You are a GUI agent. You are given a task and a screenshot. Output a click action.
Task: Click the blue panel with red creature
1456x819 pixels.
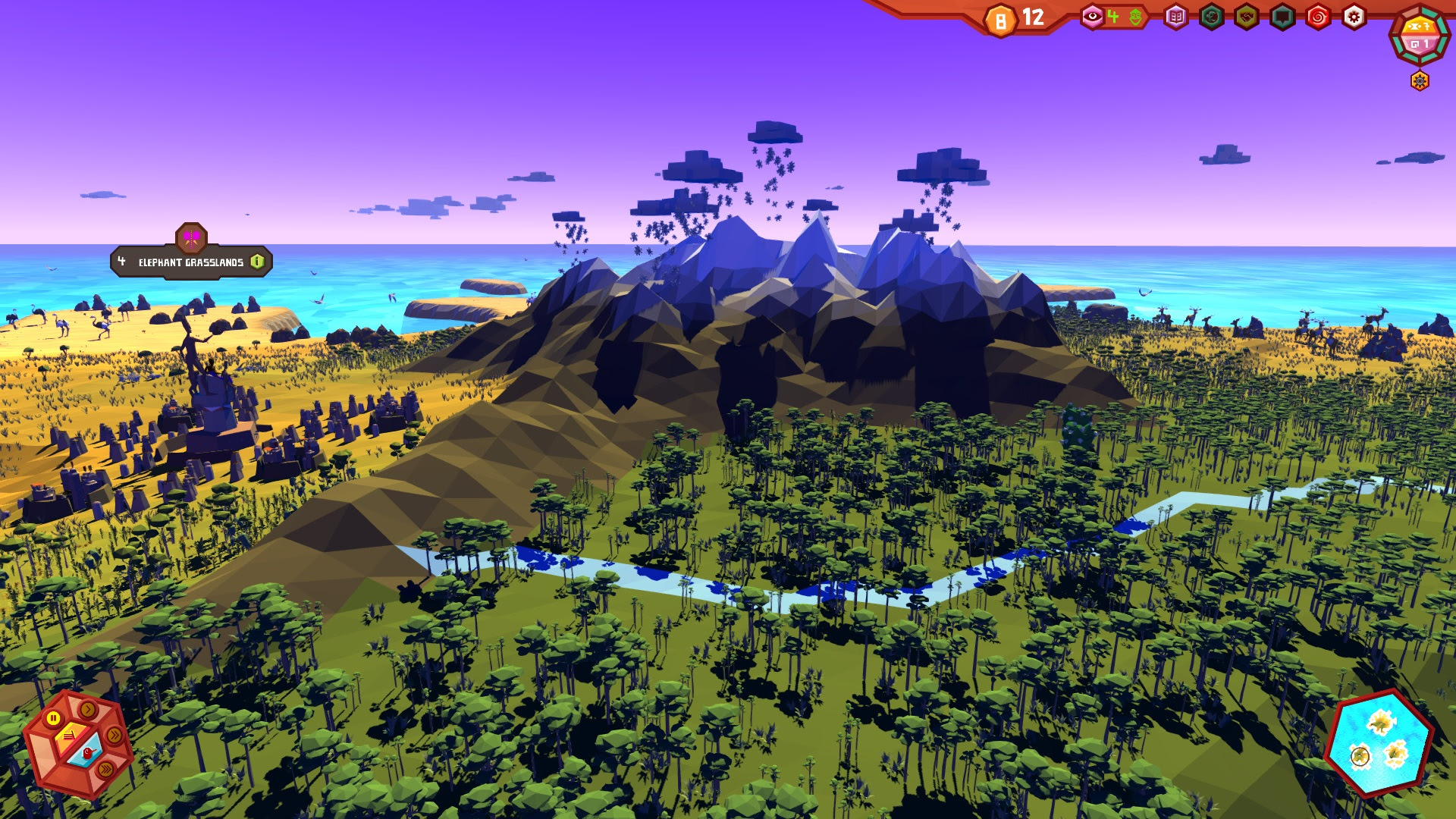[x=87, y=755]
